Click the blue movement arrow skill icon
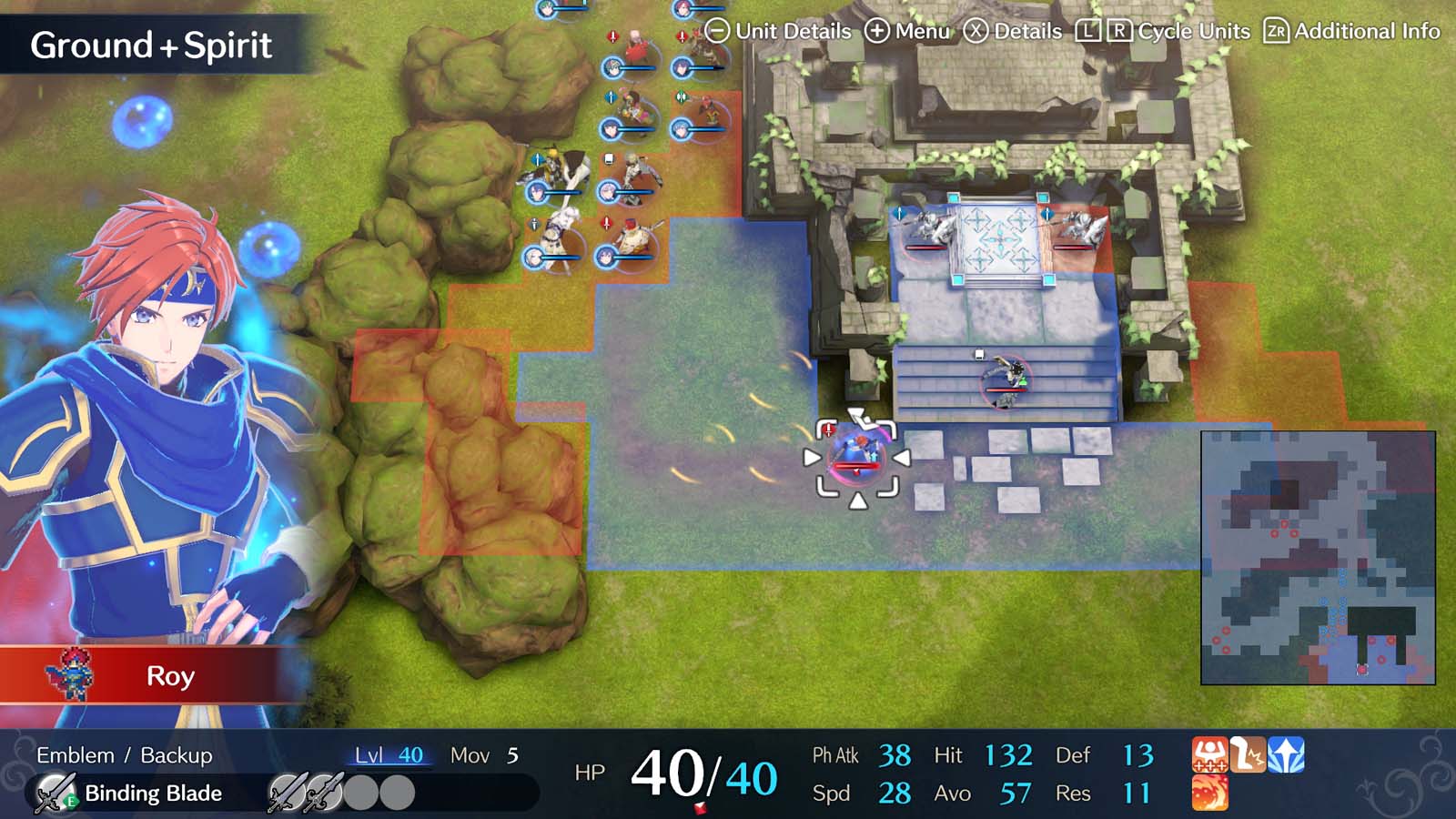The image size is (1456, 819). pos(1286,753)
